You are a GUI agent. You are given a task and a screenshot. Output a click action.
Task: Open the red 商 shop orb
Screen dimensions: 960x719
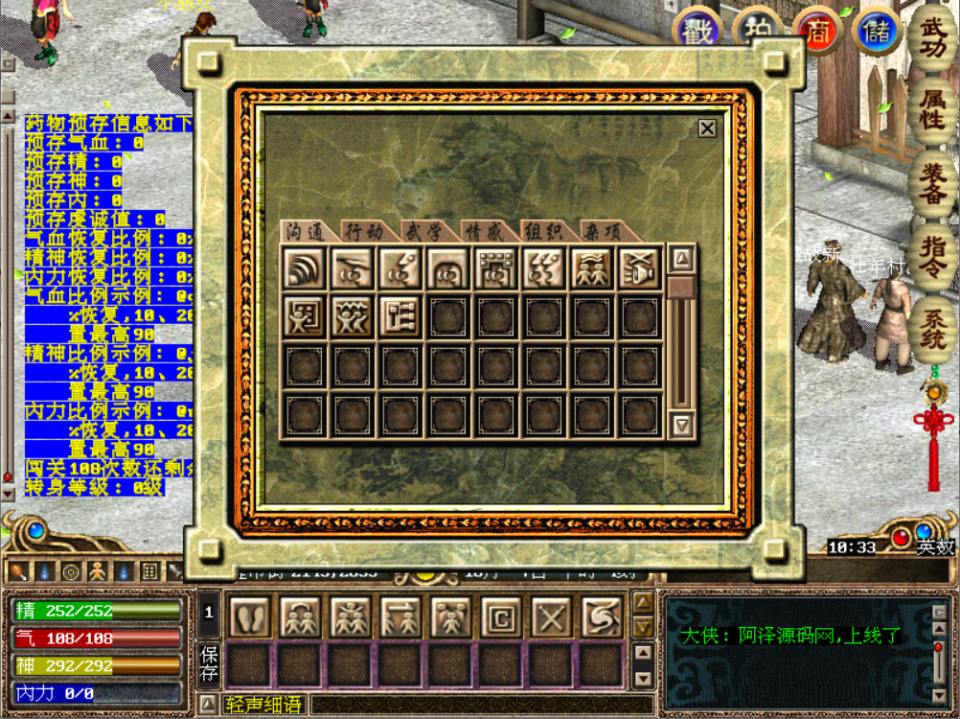[816, 32]
